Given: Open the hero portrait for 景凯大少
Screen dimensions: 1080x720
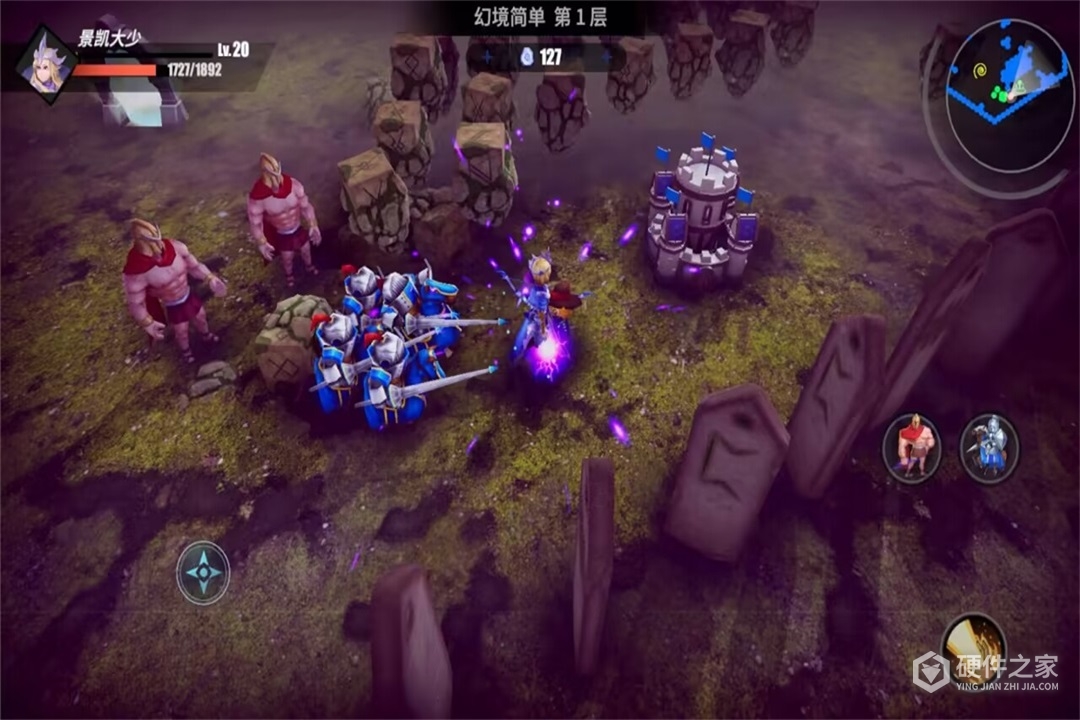Looking at the screenshot, I should 44,61.
